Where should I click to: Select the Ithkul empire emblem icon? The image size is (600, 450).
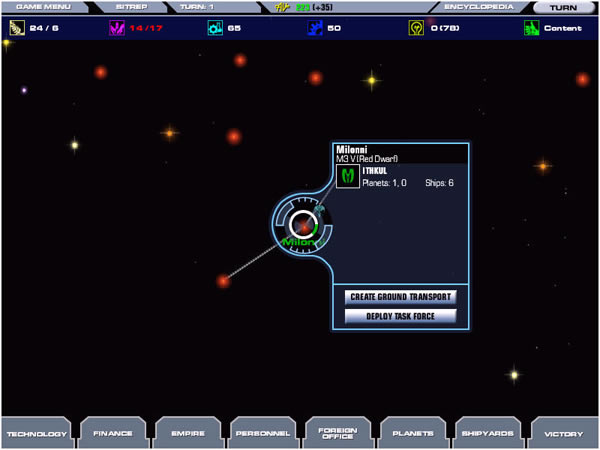coord(349,178)
